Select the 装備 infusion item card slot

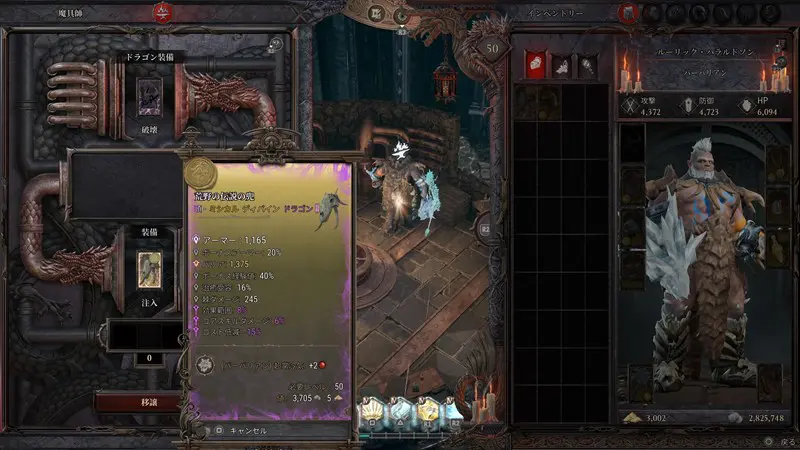point(149,266)
